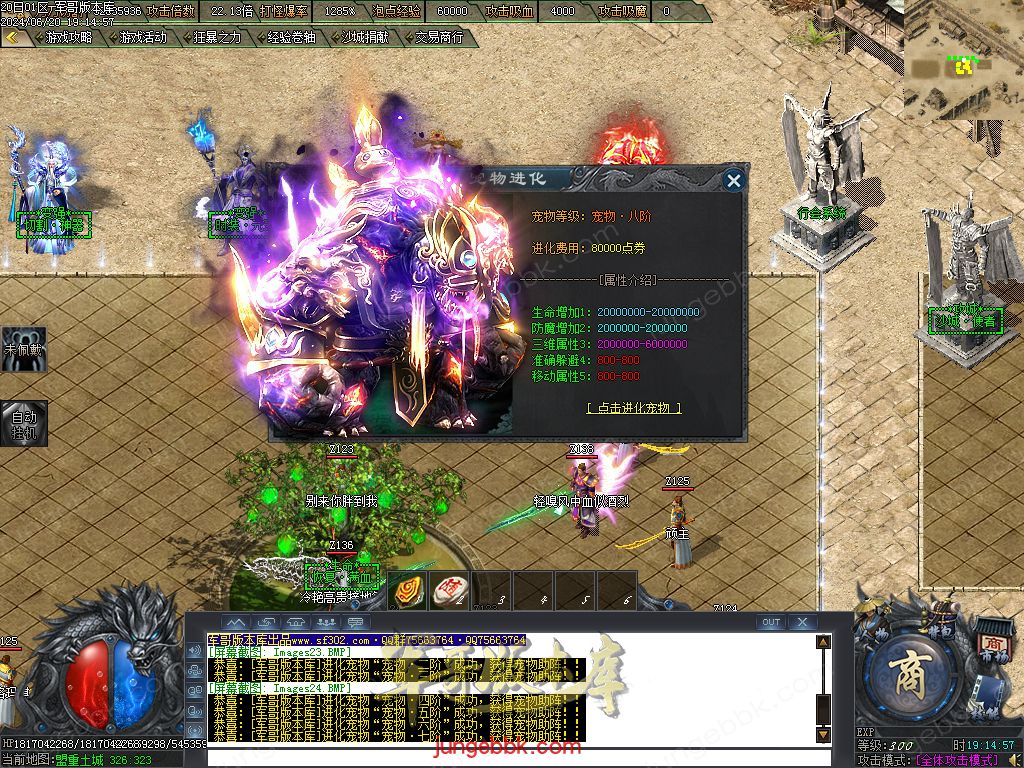Collapse the top menu with the yellow arrow
The height and width of the screenshot is (768, 1024).
tap(13, 37)
